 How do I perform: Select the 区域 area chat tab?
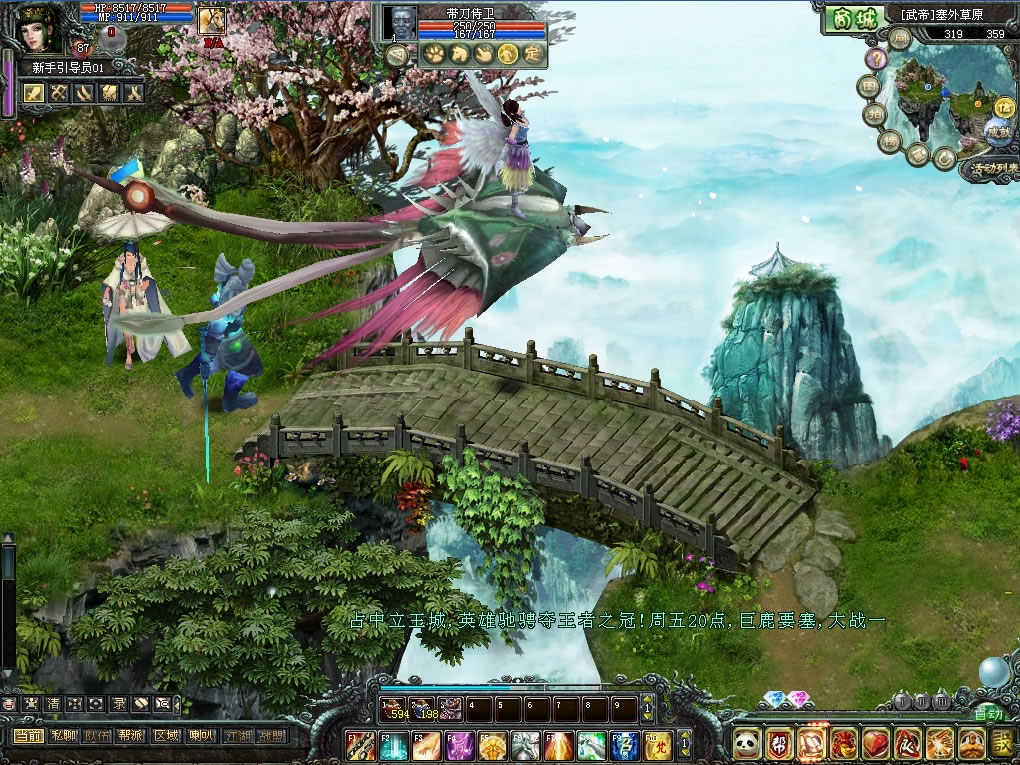point(166,735)
